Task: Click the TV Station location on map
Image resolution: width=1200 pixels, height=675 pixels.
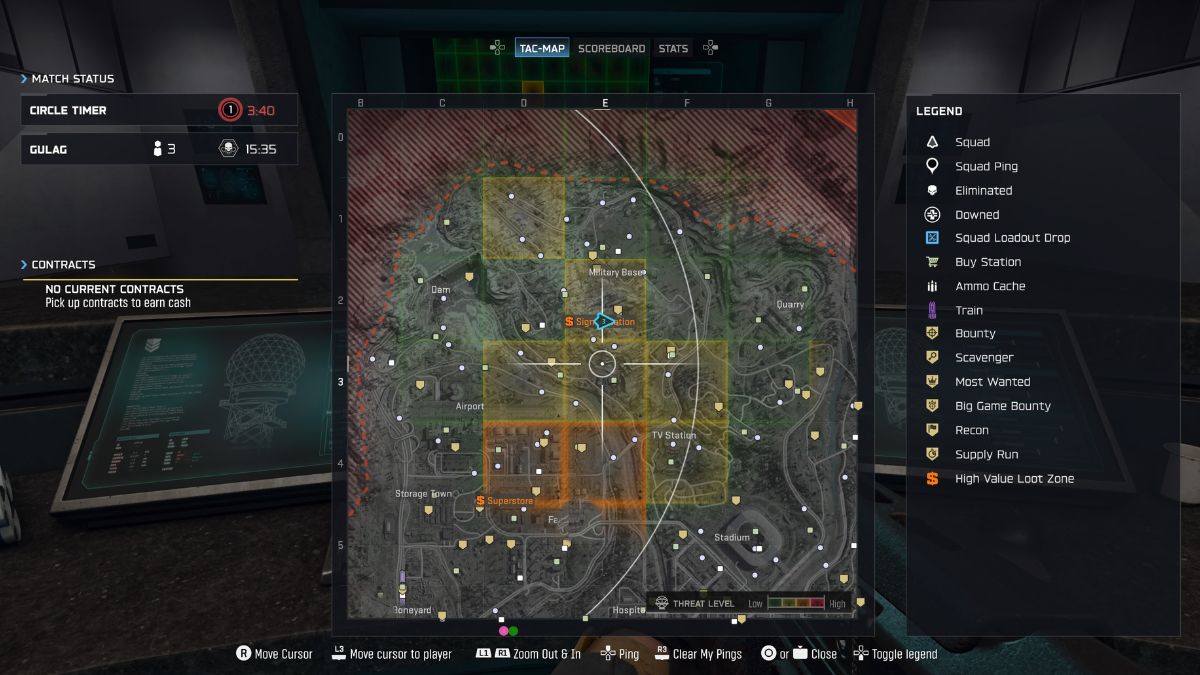Action: (x=674, y=436)
